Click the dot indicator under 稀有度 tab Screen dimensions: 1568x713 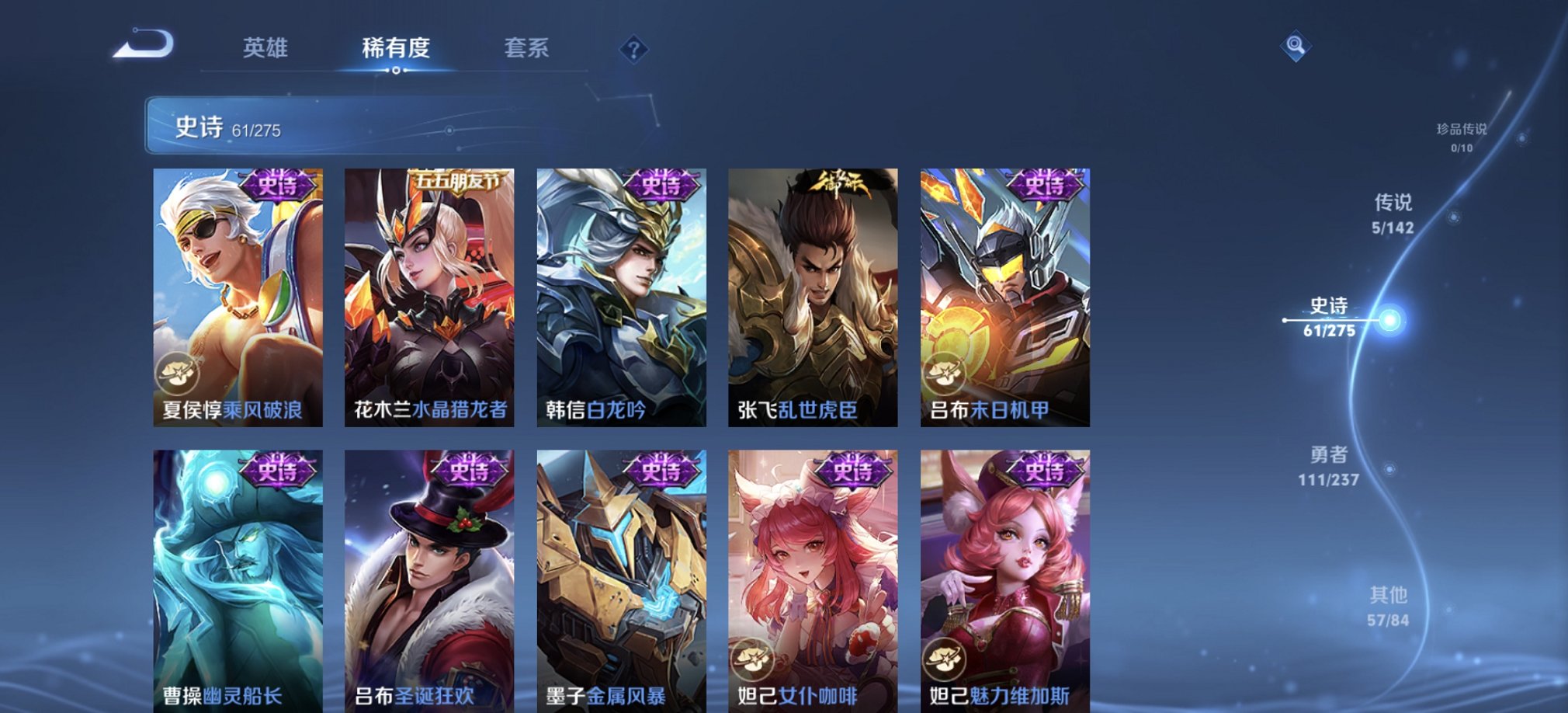[x=397, y=71]
